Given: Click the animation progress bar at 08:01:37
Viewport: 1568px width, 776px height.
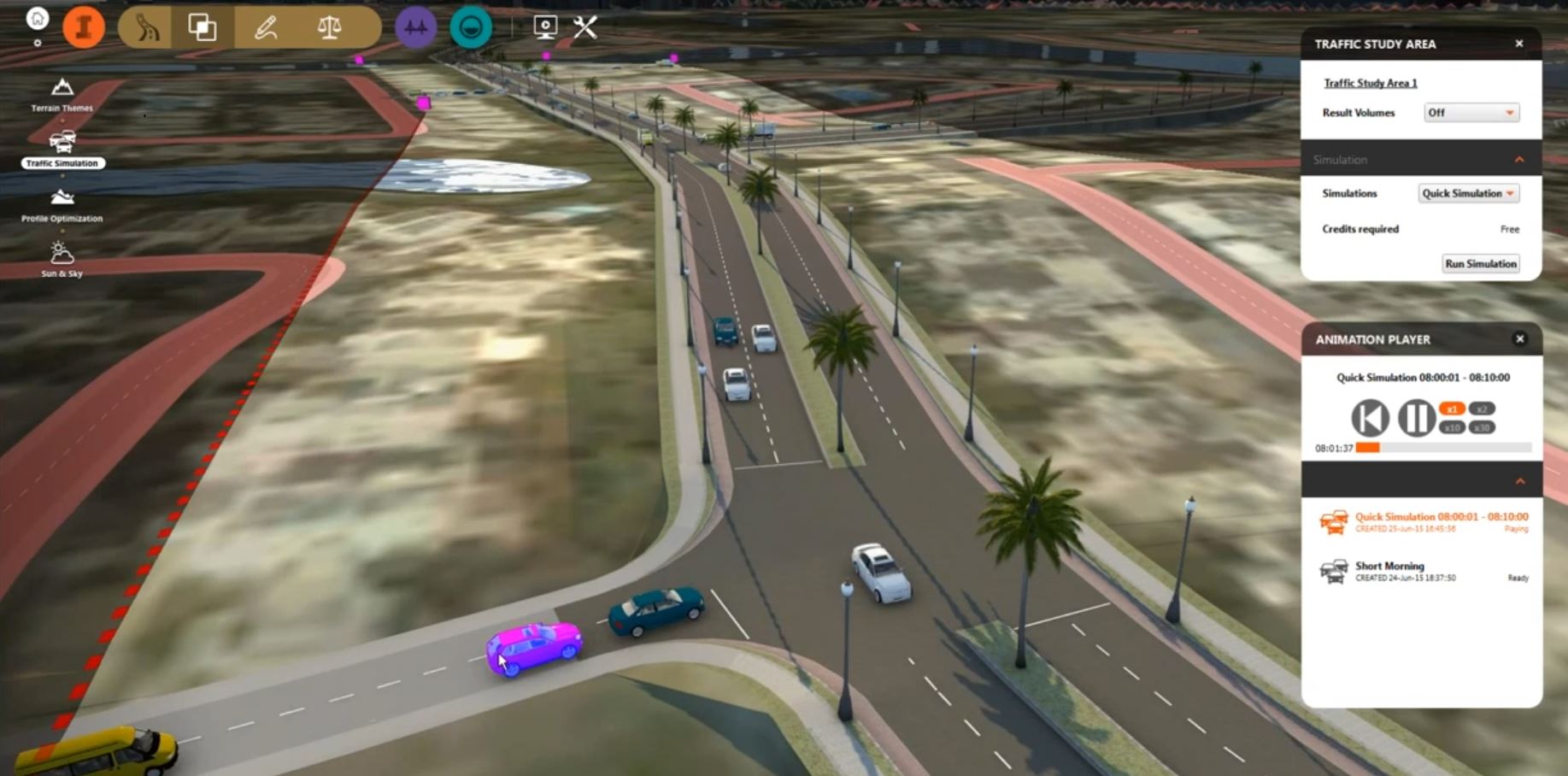Looking at the screenshot, I should coord(1410,446).
